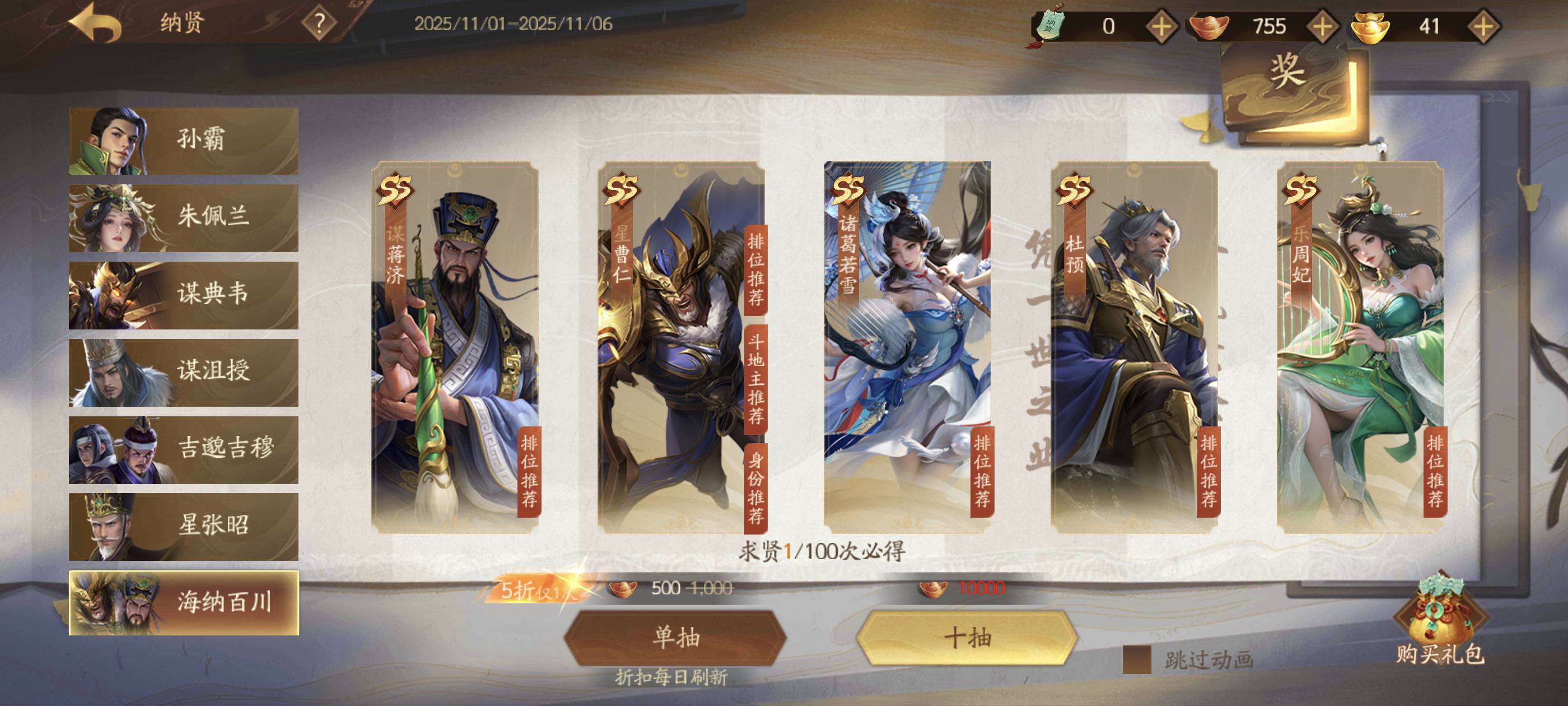Switch to the 星张昭 banner
Viewport: 1568px width, 706px height.
[x=183, y=526]
